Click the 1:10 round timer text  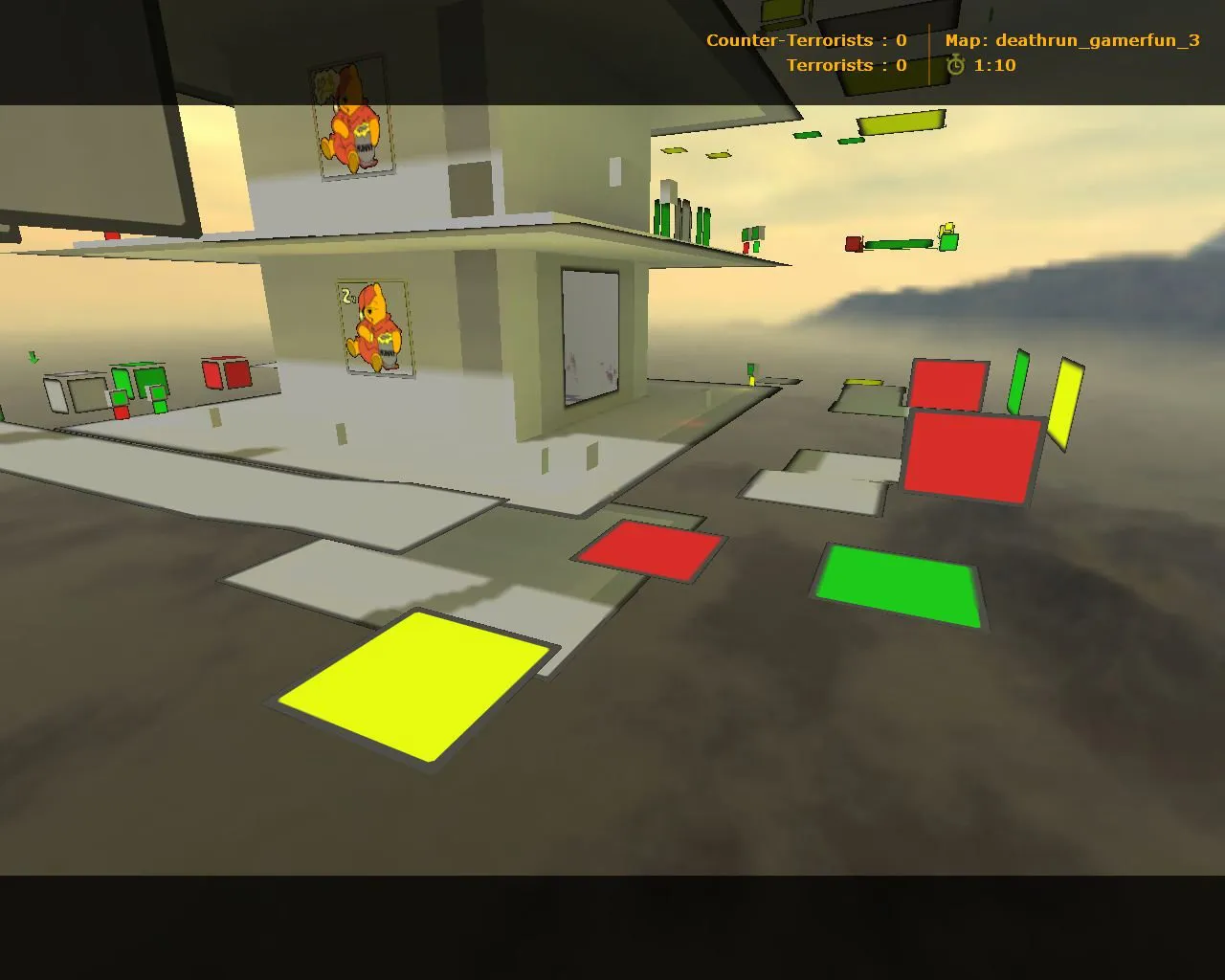click(x=994, y=66)
